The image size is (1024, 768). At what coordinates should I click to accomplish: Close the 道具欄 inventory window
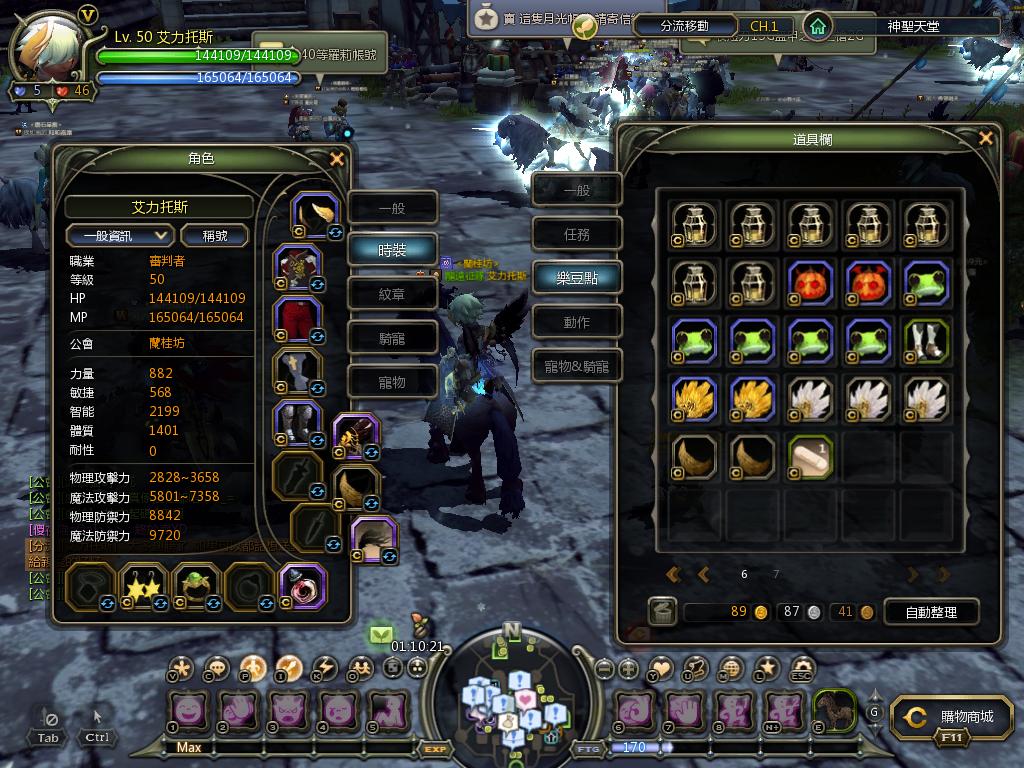pyautogui.click(x=986, y=139)
